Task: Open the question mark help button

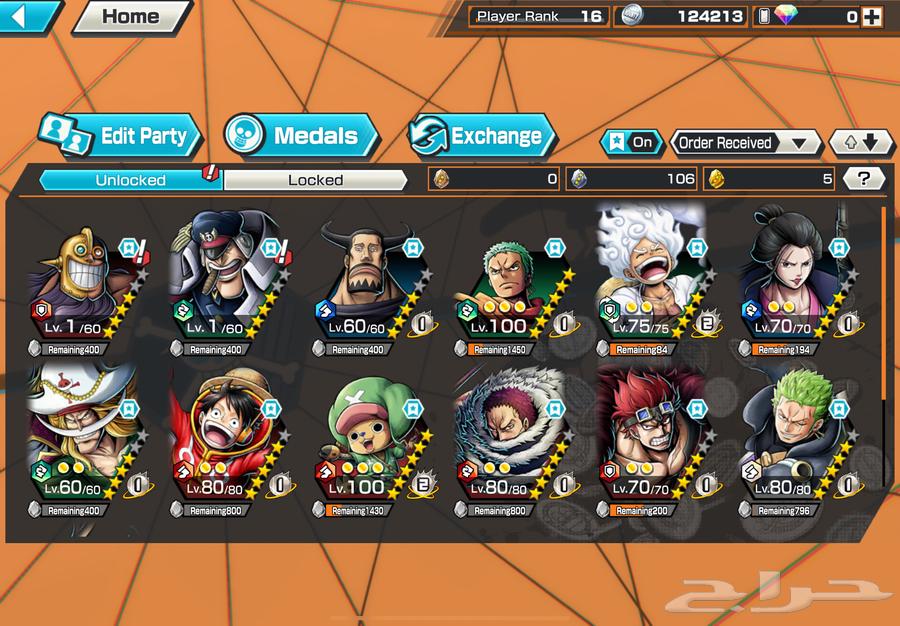Action: coord(864,179)
